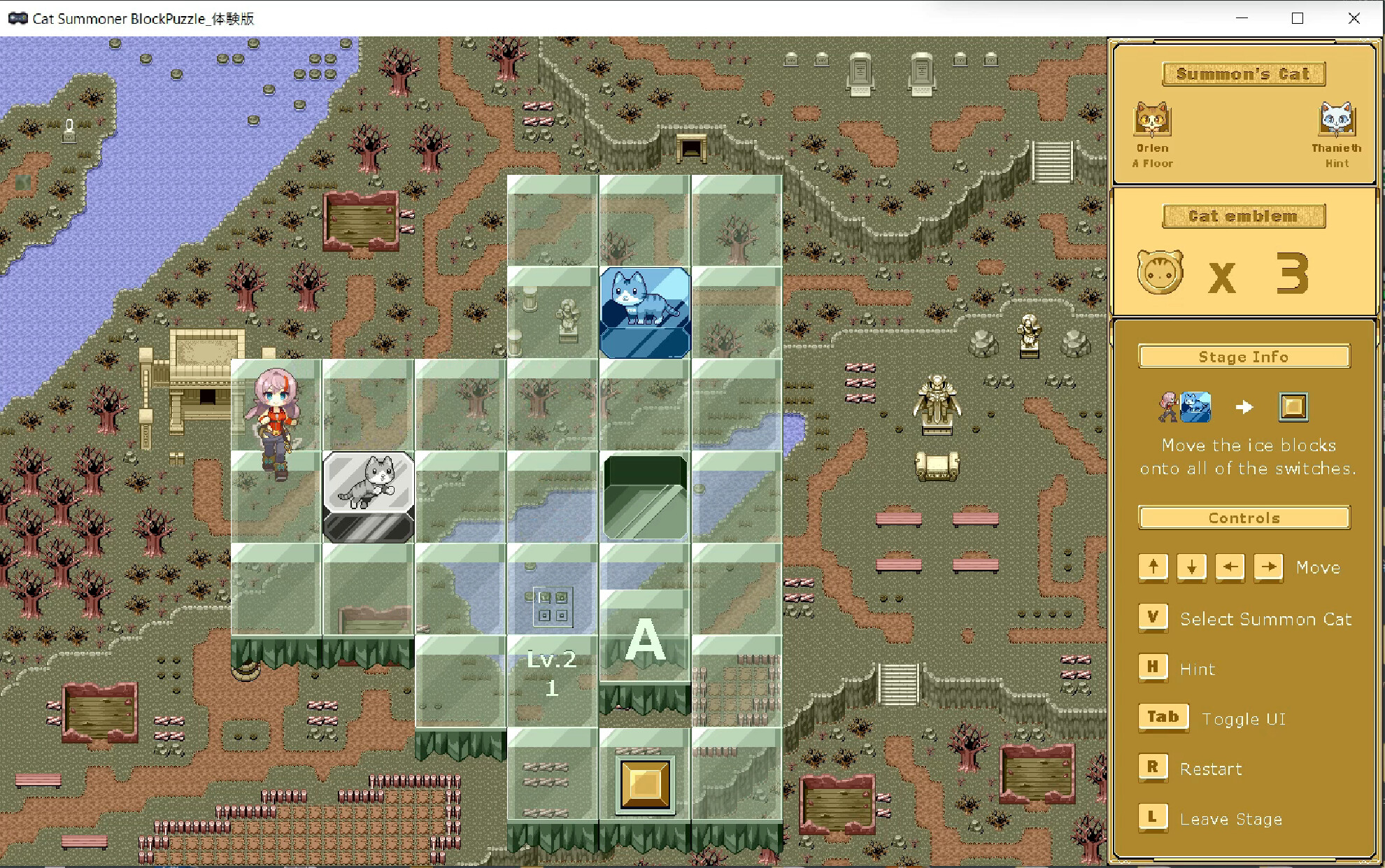Viewport: 1385px width, 868px height.
Task: Click the up arrow Move control
Action: (x=1153, y=567)
